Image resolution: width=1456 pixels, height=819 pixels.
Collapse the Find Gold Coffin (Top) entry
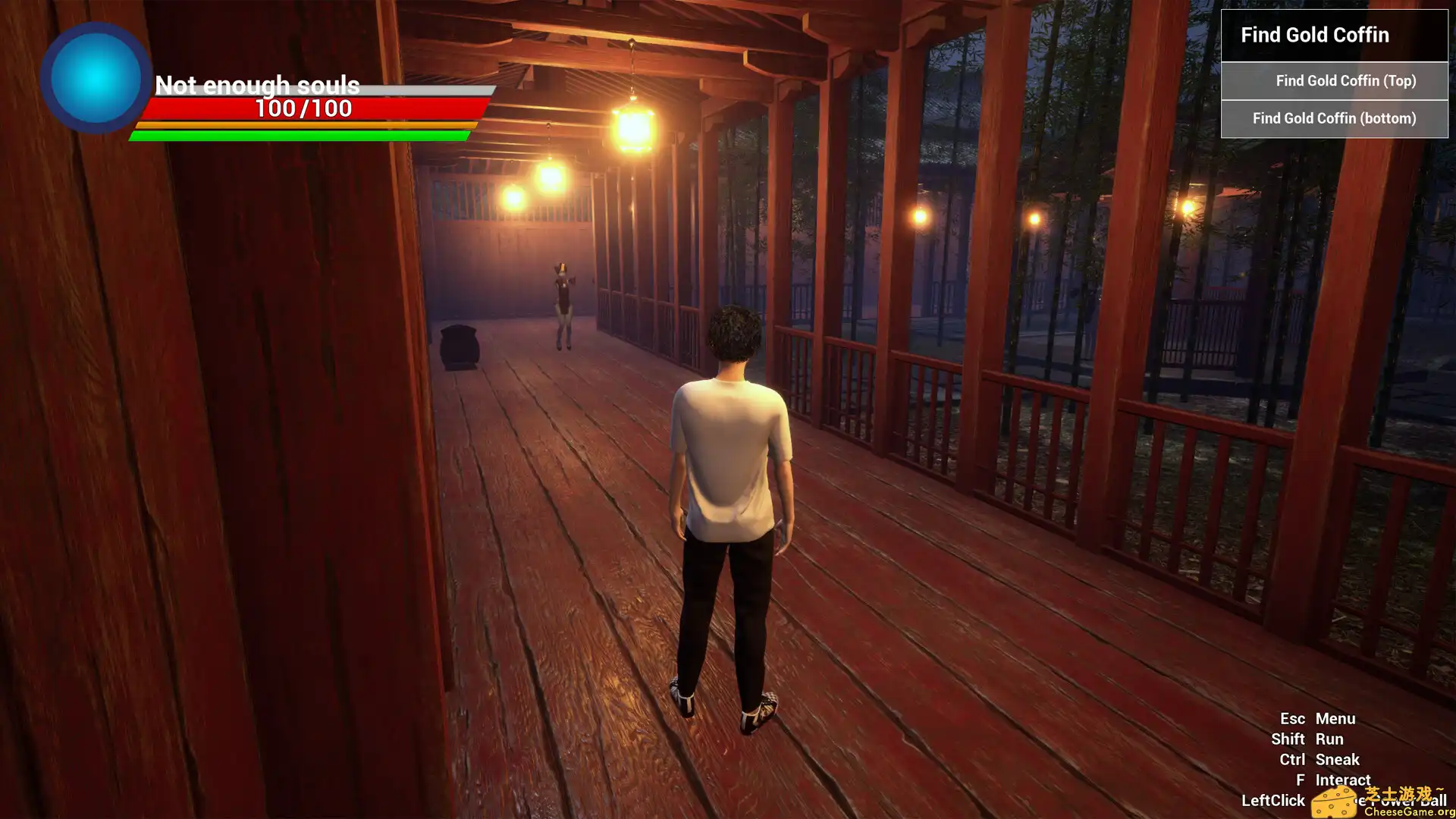tap(1345, 81)
